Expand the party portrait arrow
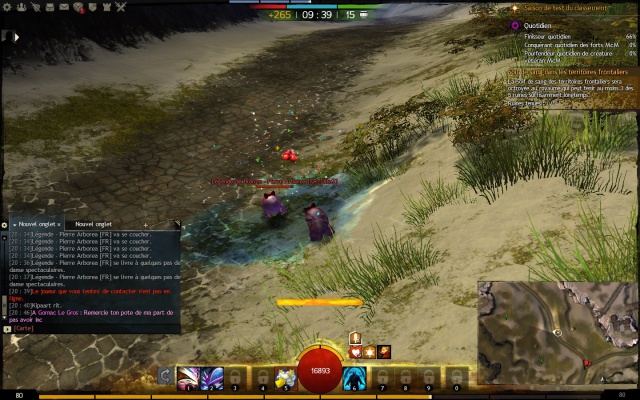 click(x=15, y=36)
